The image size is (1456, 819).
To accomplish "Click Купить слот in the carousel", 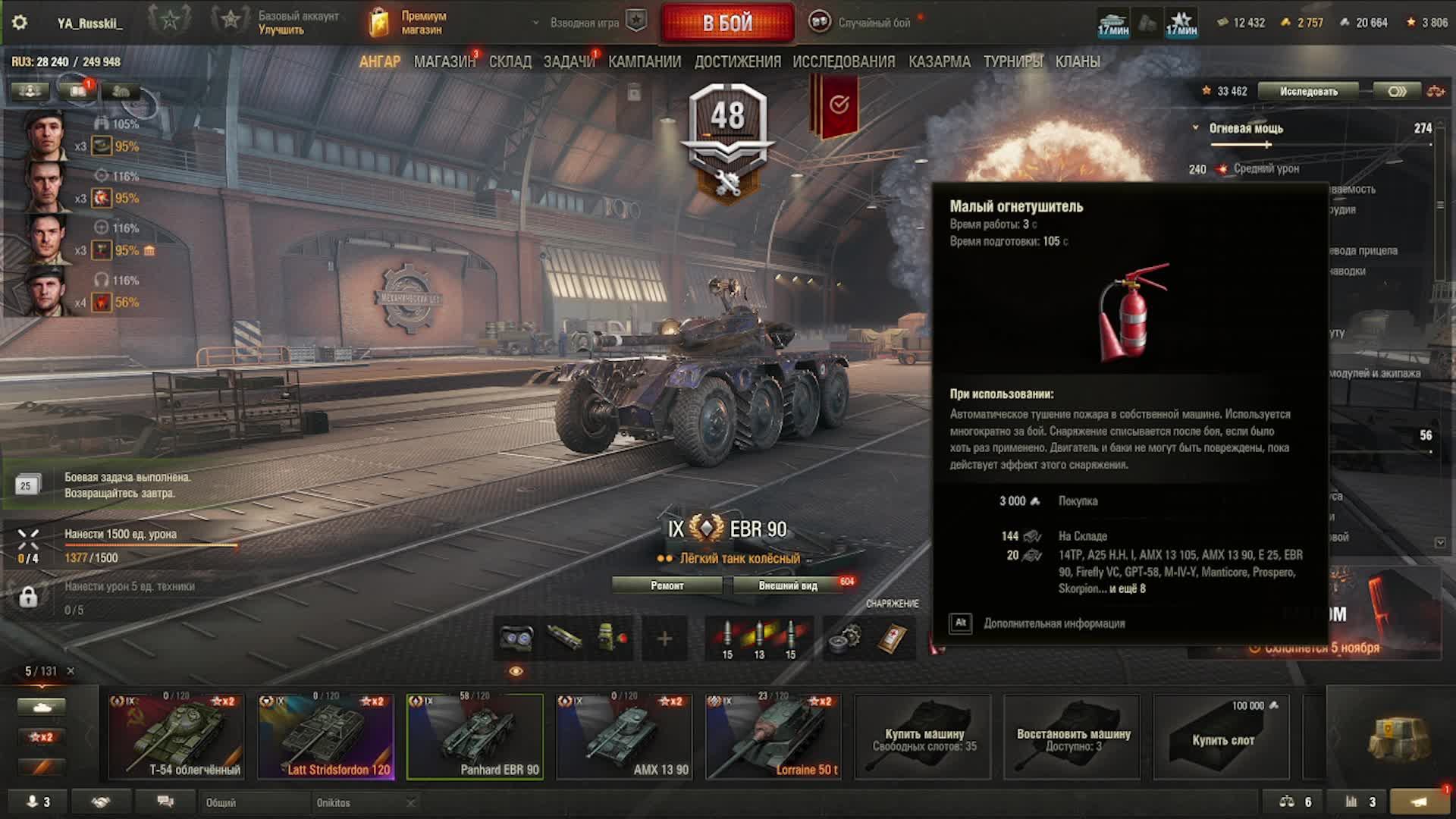I will pyautogui.click(x=1222, y=736).
